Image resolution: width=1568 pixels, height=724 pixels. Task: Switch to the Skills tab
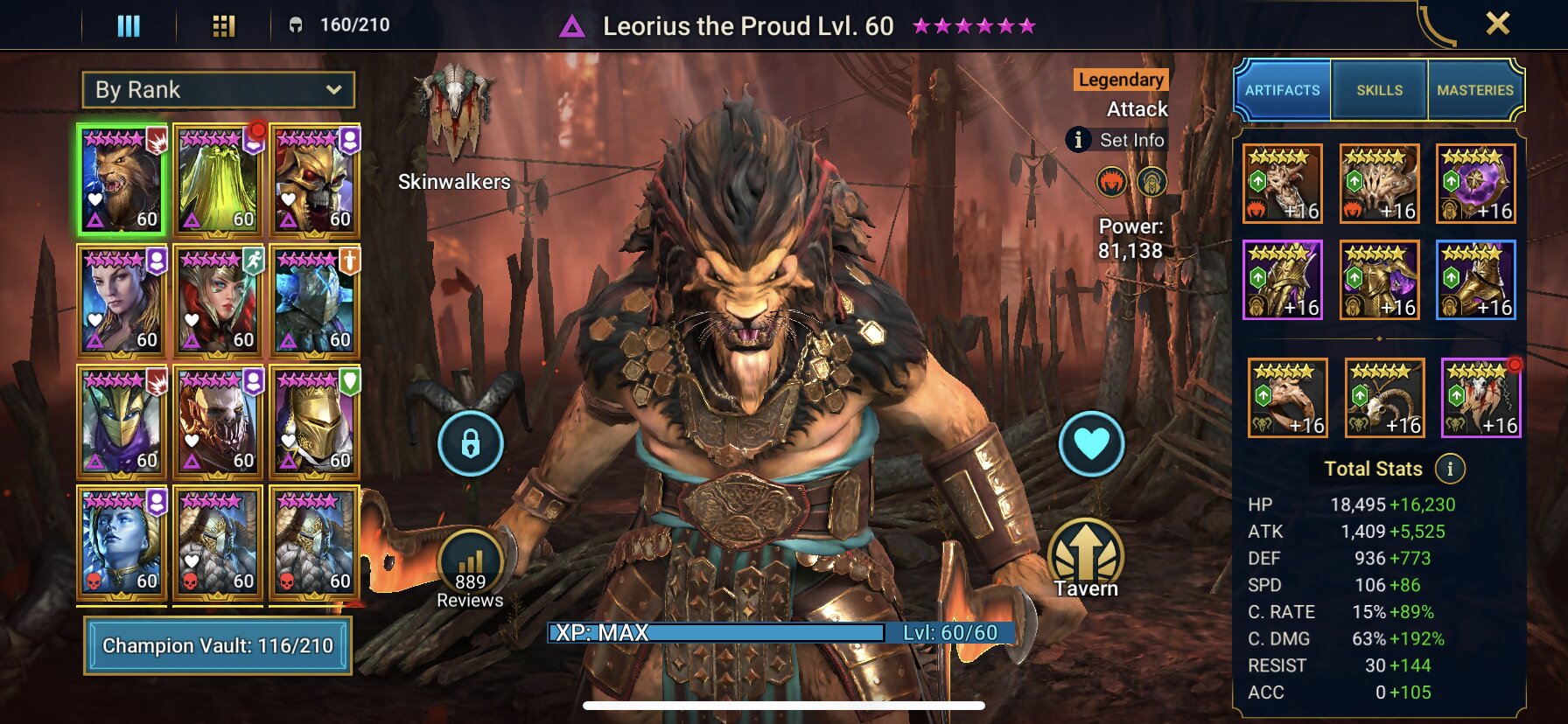click(x=1381, y=88)
